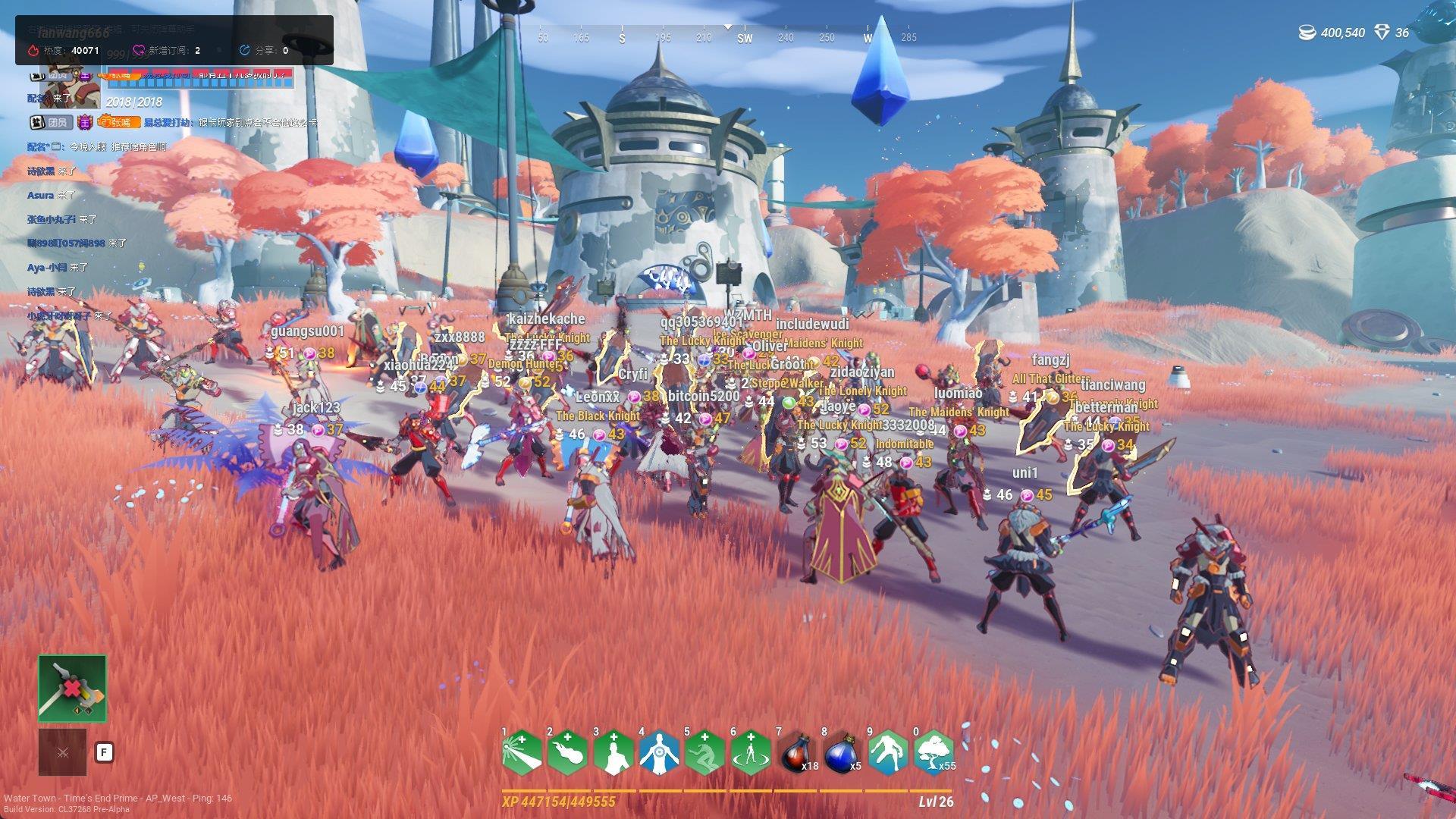Click the share icon in the stream overlay
The image size is (1456, 819).
(x=244, y=51)
